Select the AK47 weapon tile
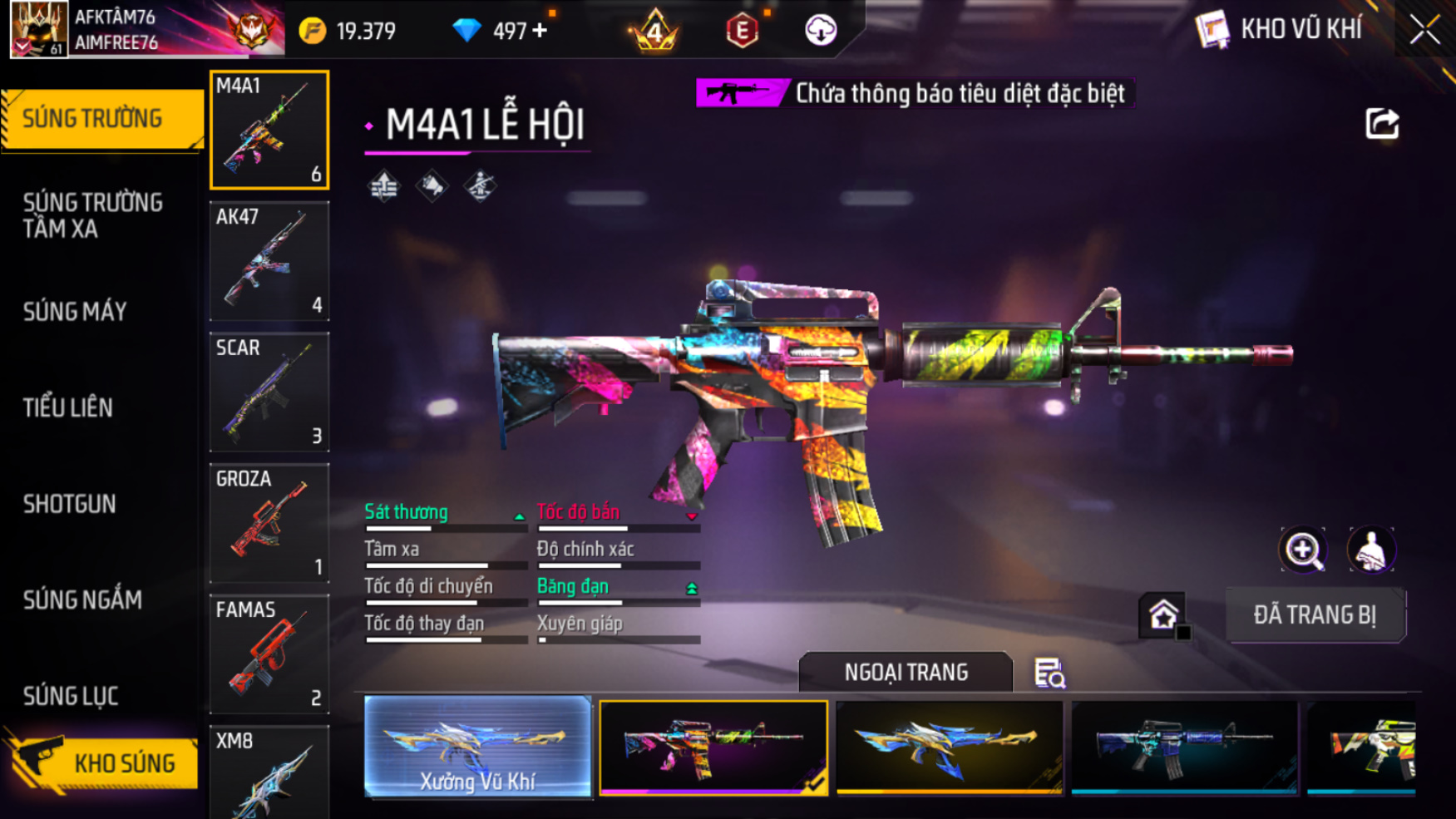 269,261
